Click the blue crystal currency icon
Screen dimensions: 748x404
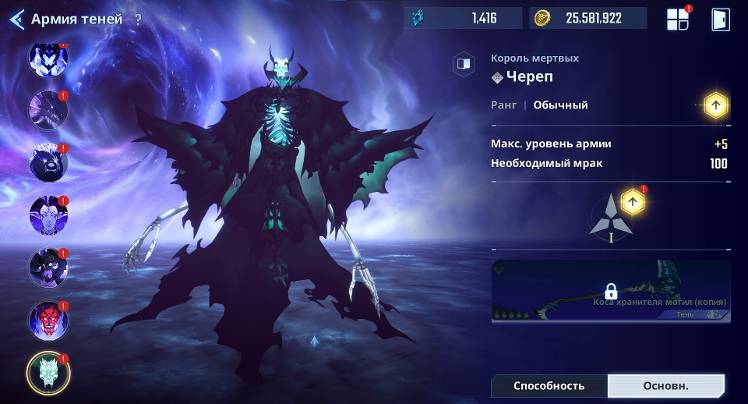pyautogui.click(x=418, y=18)
